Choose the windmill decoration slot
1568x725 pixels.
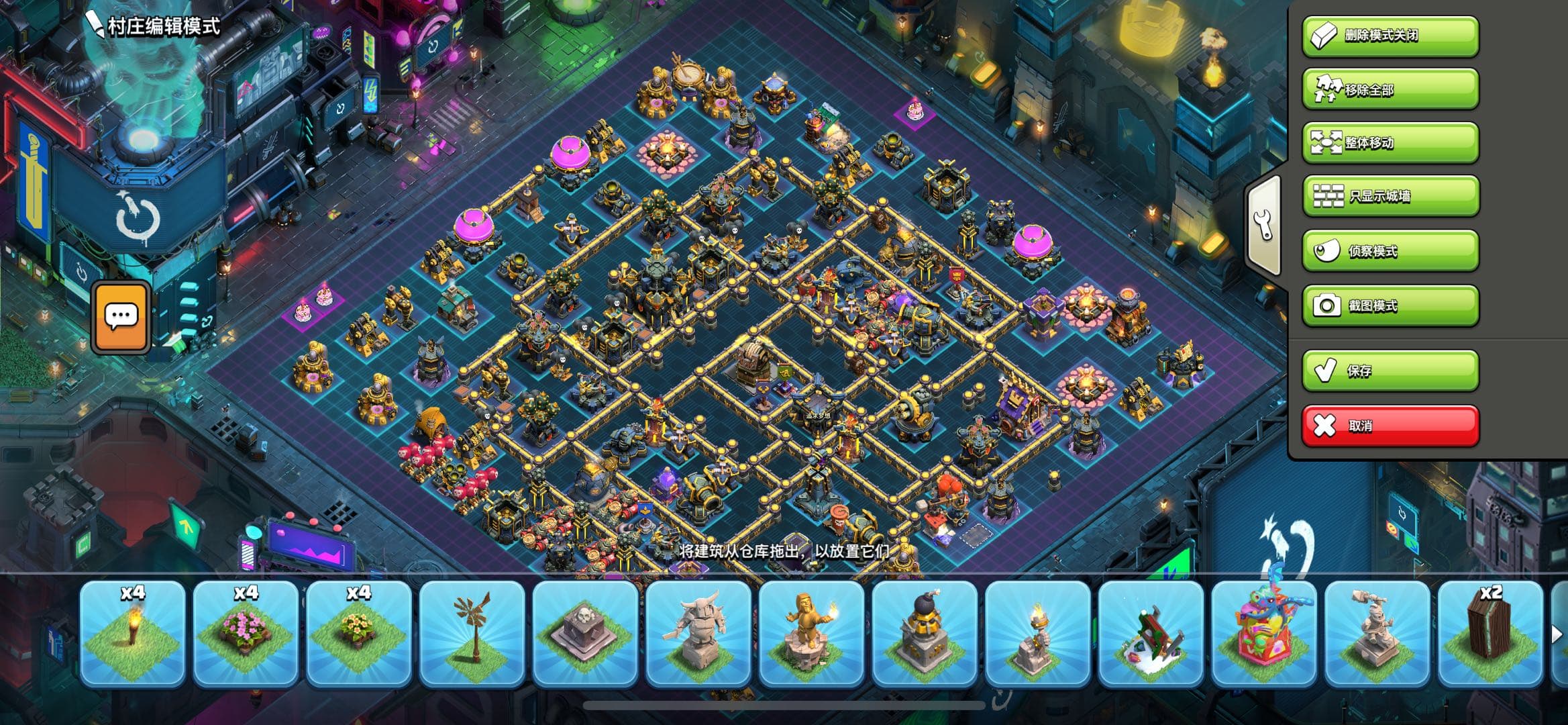(472, 634)
